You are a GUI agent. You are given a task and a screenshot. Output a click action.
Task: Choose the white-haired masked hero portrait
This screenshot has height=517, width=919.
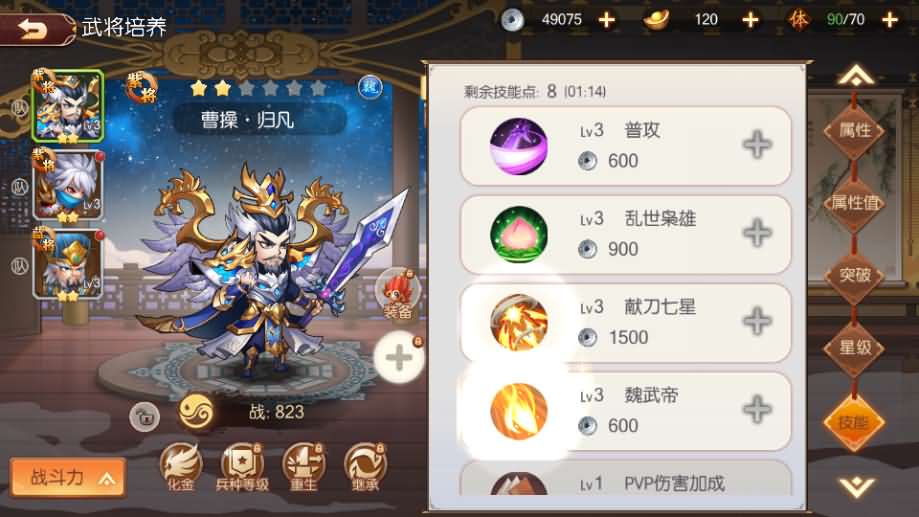click(68, 184)
